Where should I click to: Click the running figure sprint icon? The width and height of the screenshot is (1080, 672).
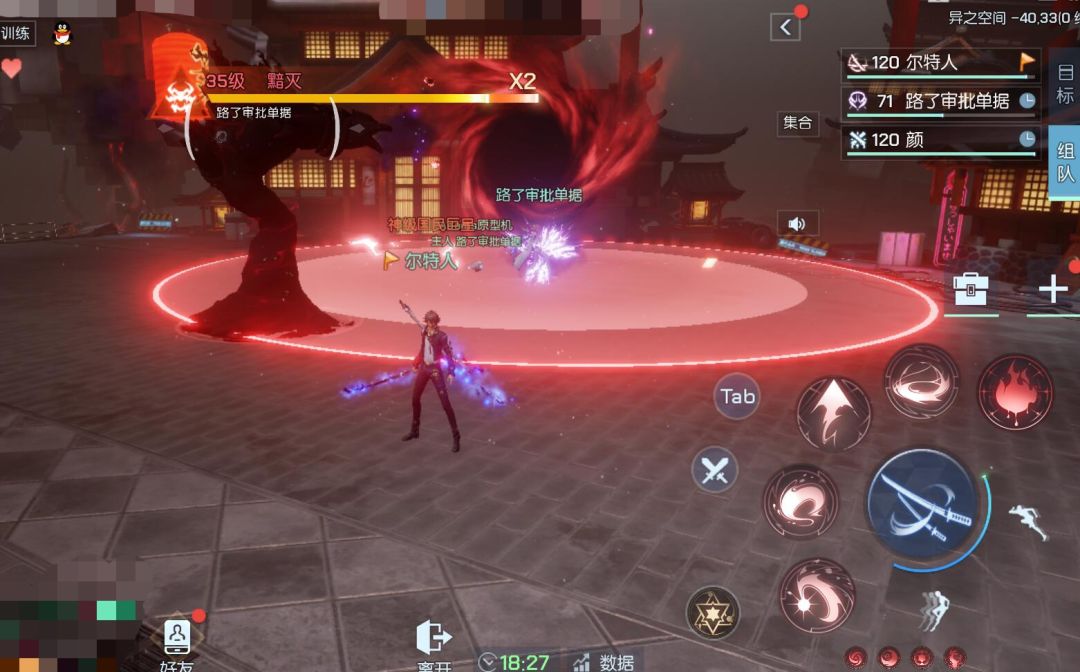tap(1027, 521)
